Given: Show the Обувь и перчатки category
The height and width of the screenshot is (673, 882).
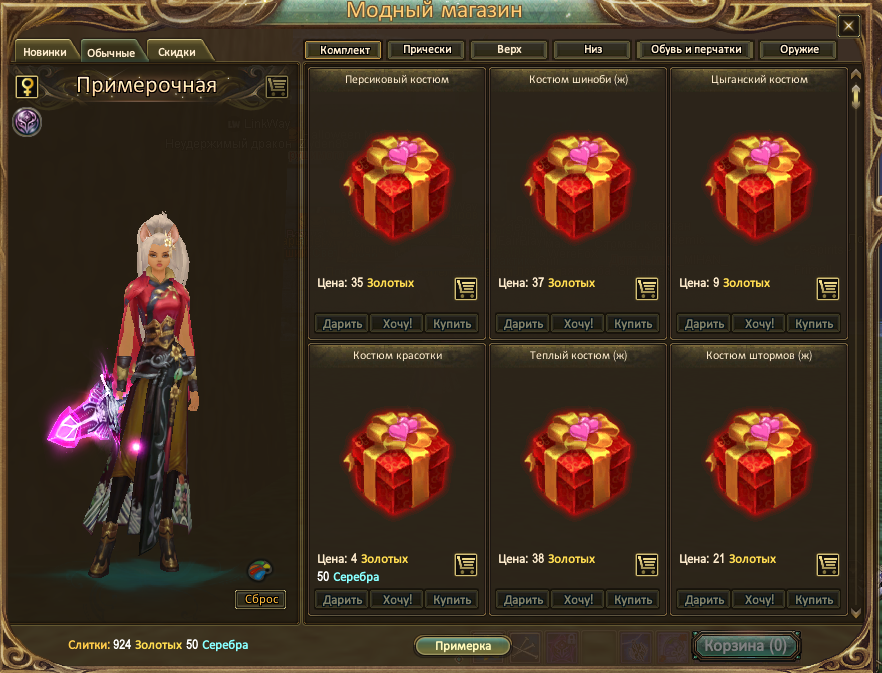Looking at the screenshot, I should pos(695,49).
